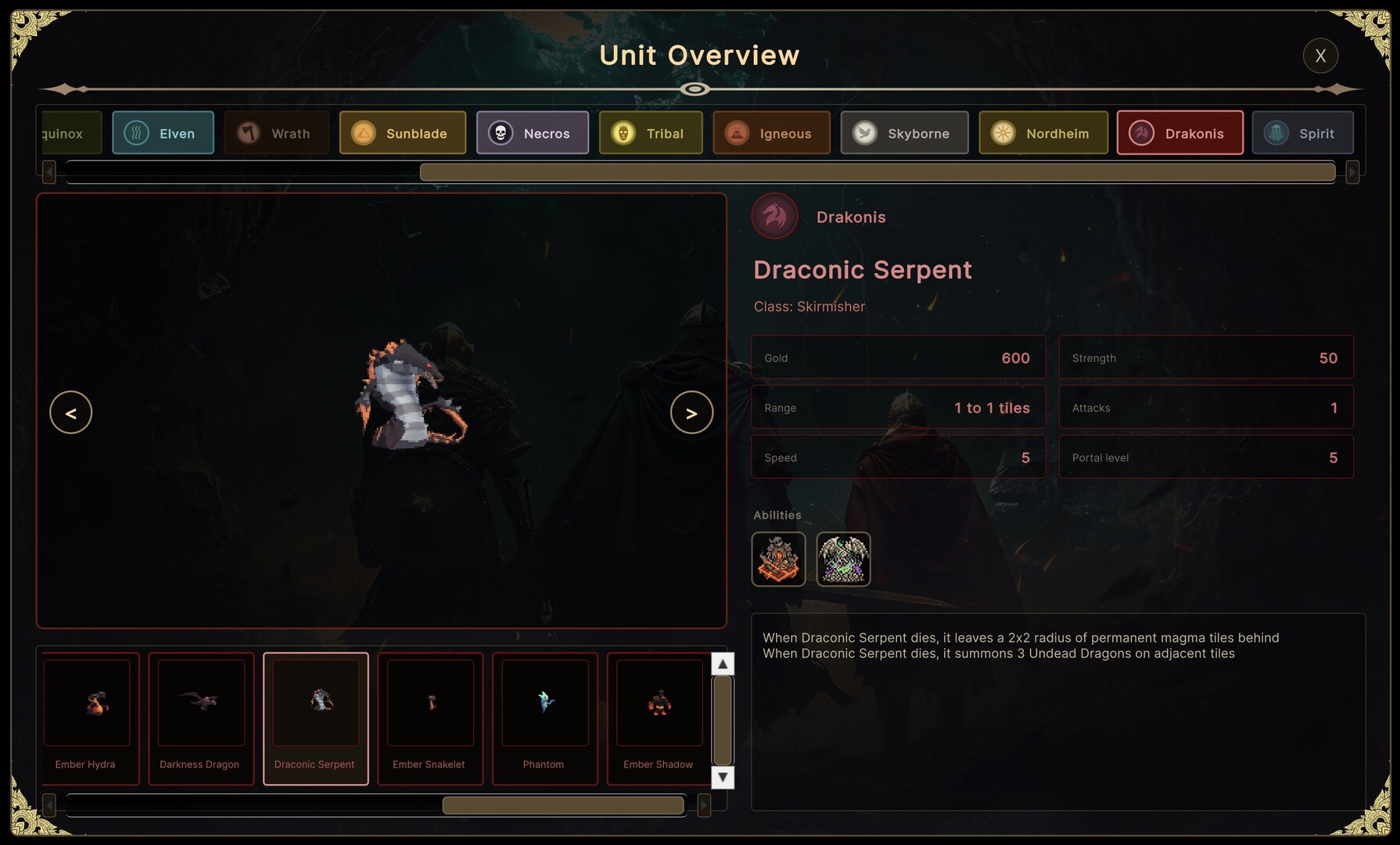The height and width of the screenshot is (845, 1400).
Task: Select the Necros skull icon
Action: 498,133
